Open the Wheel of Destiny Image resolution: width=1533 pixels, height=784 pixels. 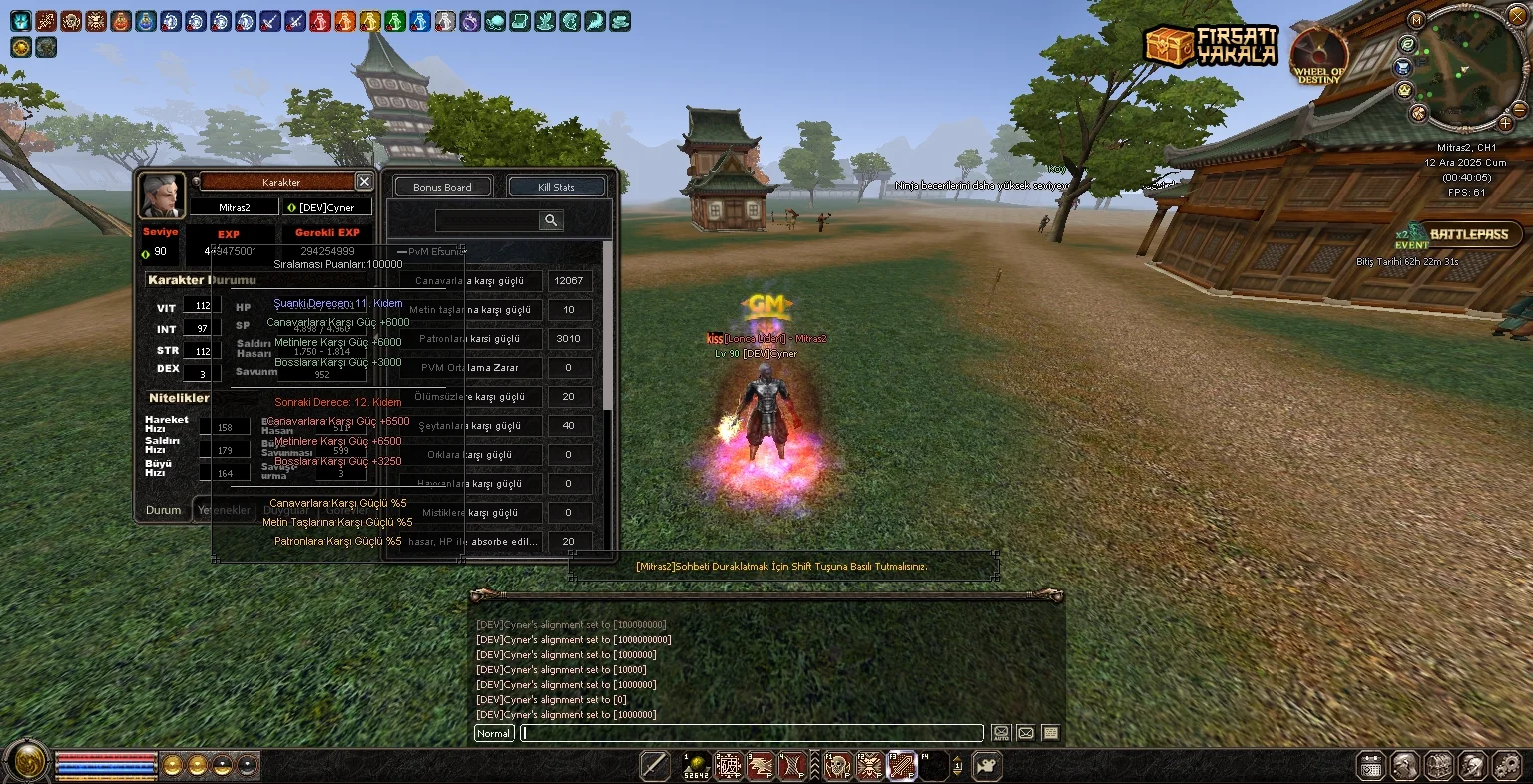[x=1319, y=55]
